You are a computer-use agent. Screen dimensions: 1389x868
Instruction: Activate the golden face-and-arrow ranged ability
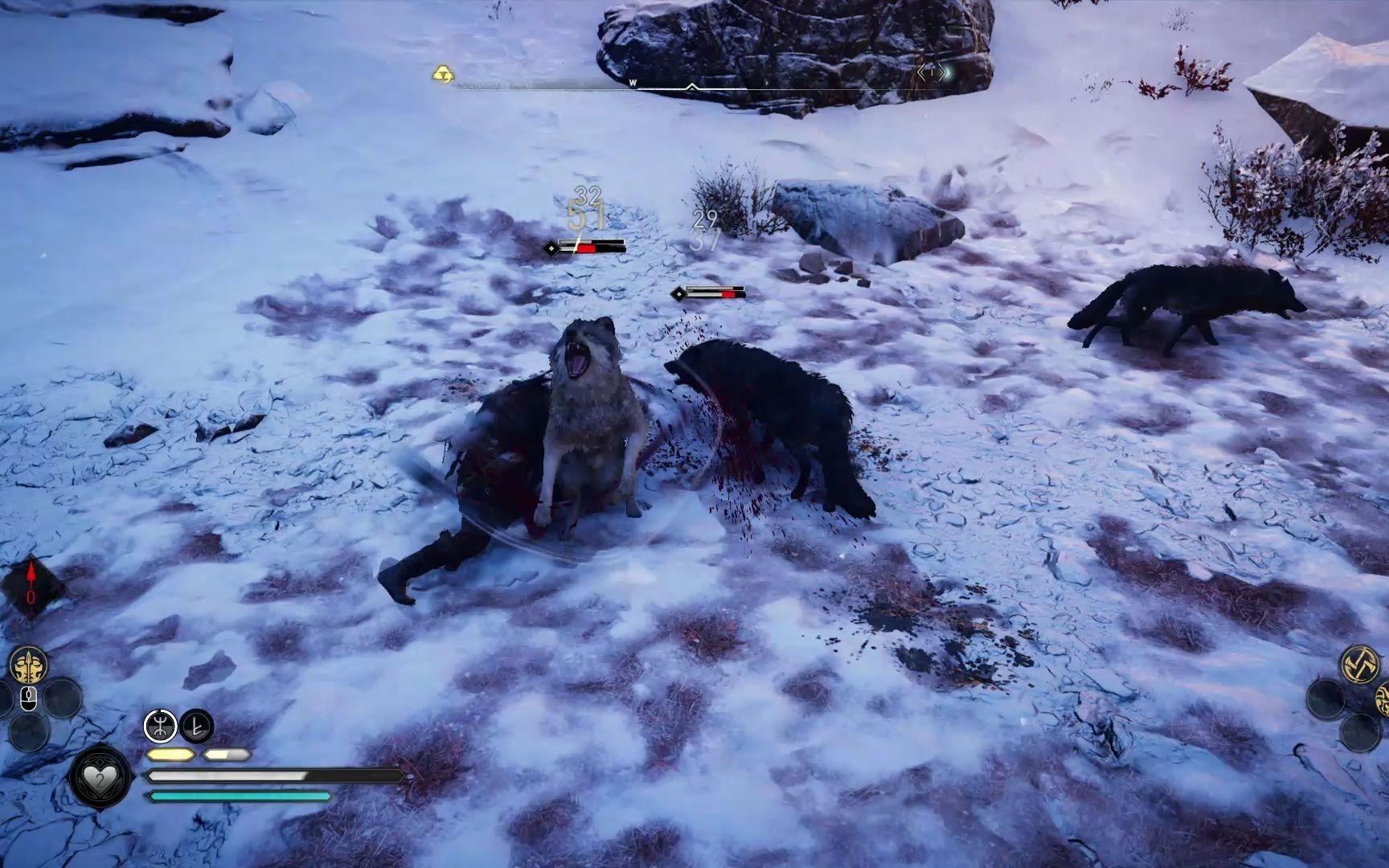tap(28, 666)
